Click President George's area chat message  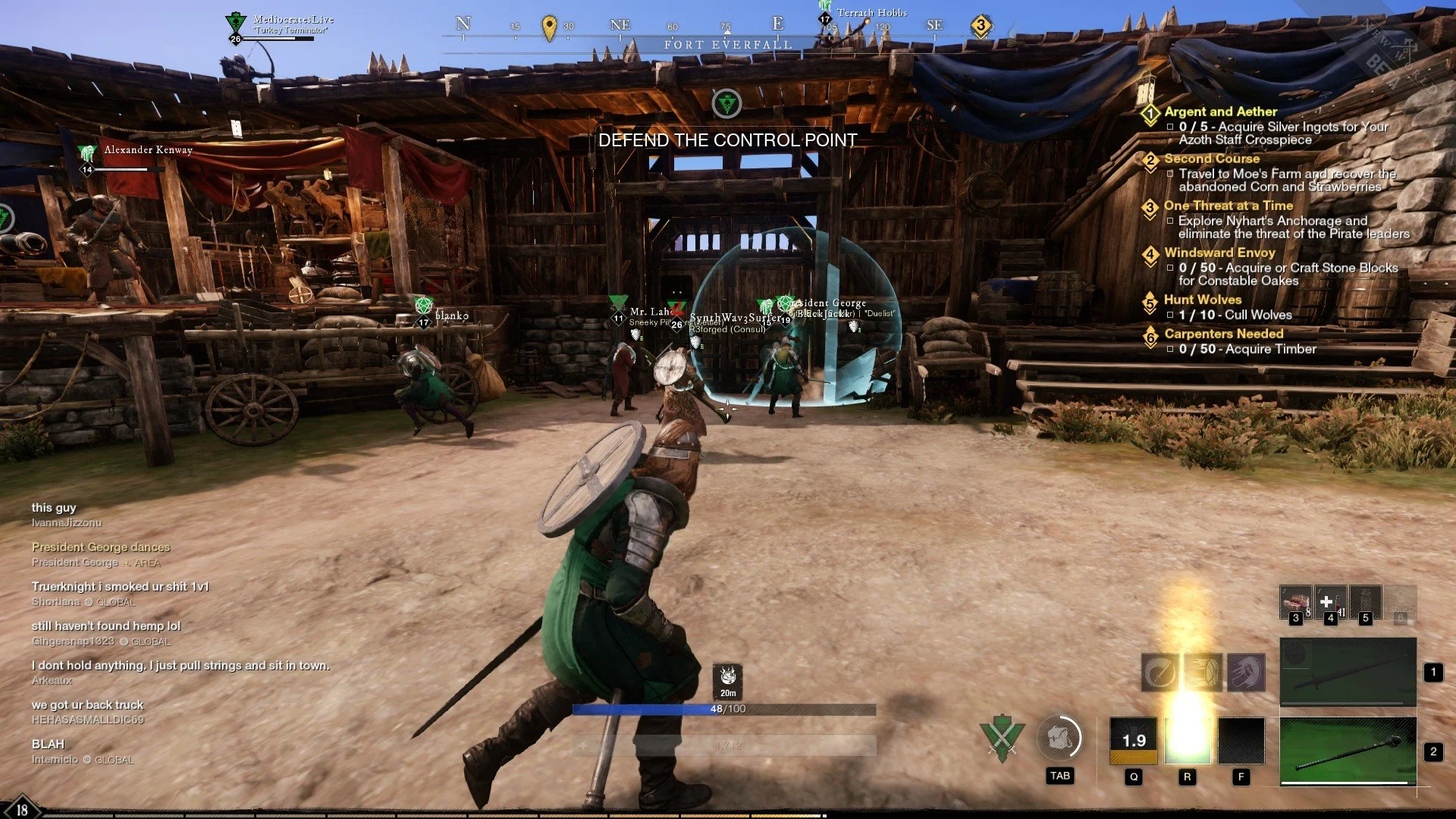(101, 547)
